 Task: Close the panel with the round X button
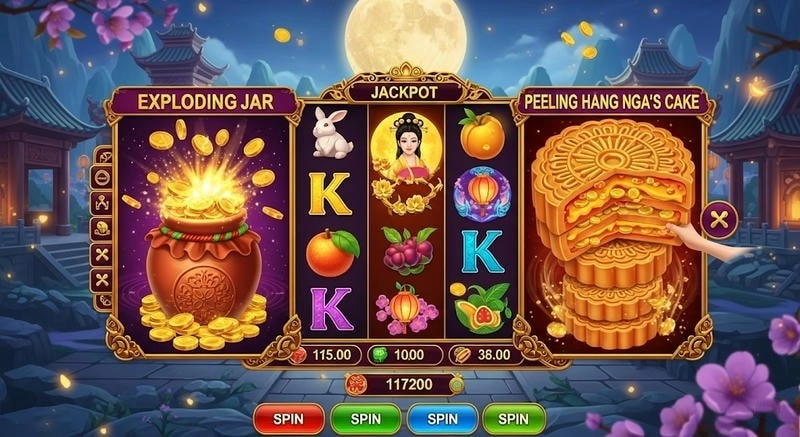[718, 219]
